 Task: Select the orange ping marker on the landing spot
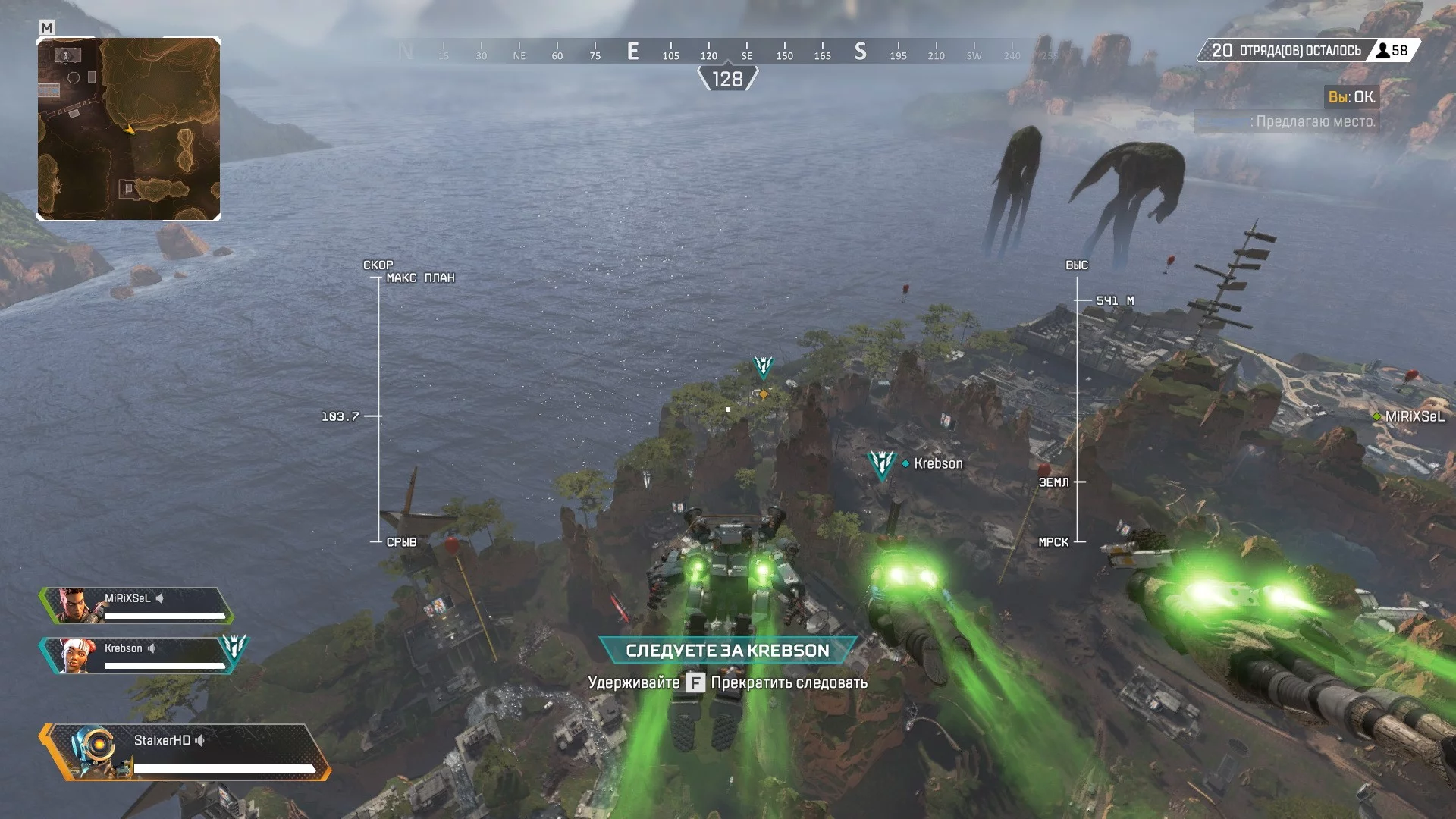(x=763, y=394)
